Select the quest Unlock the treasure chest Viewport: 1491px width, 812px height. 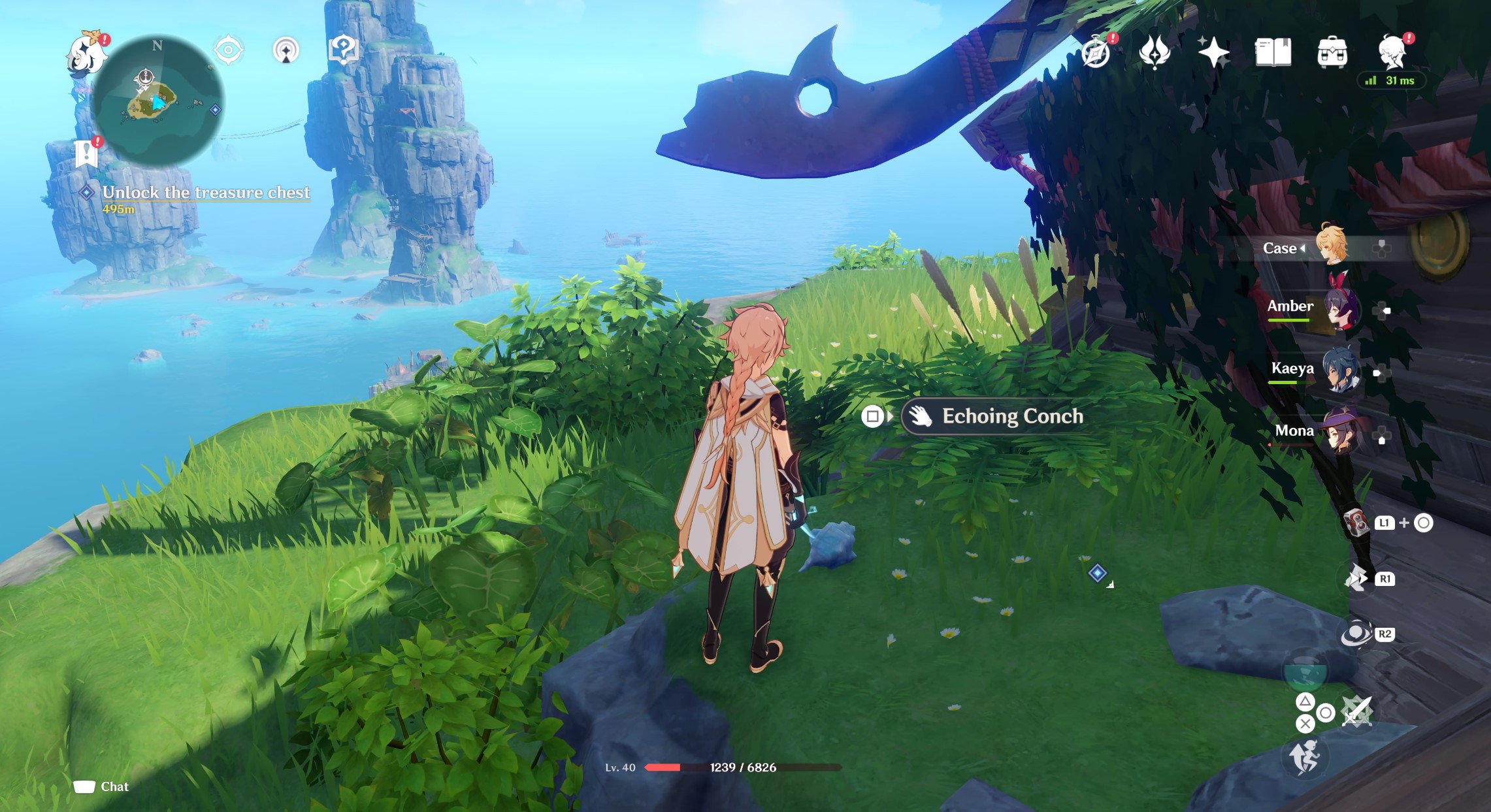click(206, 193)
